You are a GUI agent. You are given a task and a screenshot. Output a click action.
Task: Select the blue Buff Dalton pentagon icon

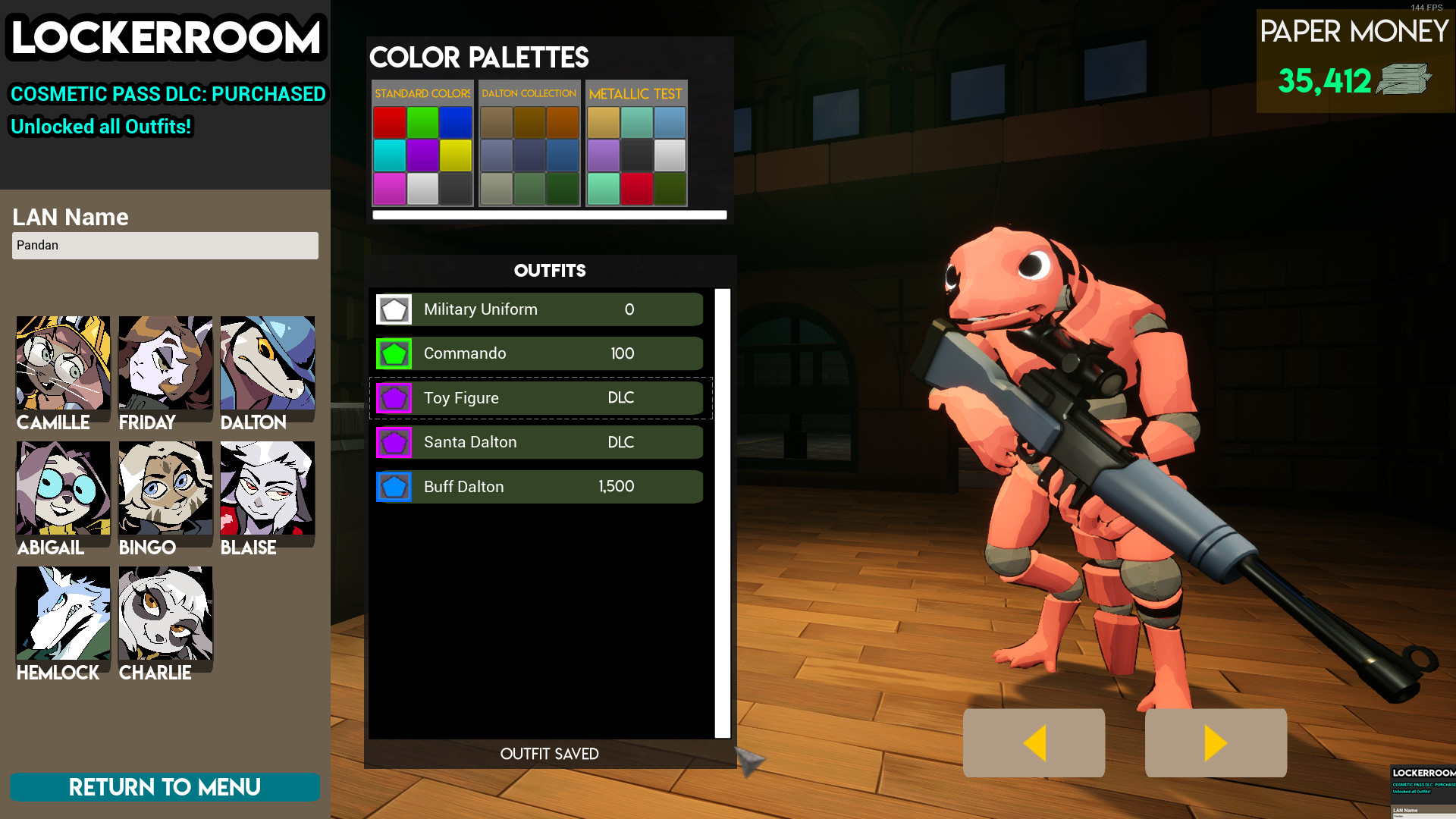(394, 486)
